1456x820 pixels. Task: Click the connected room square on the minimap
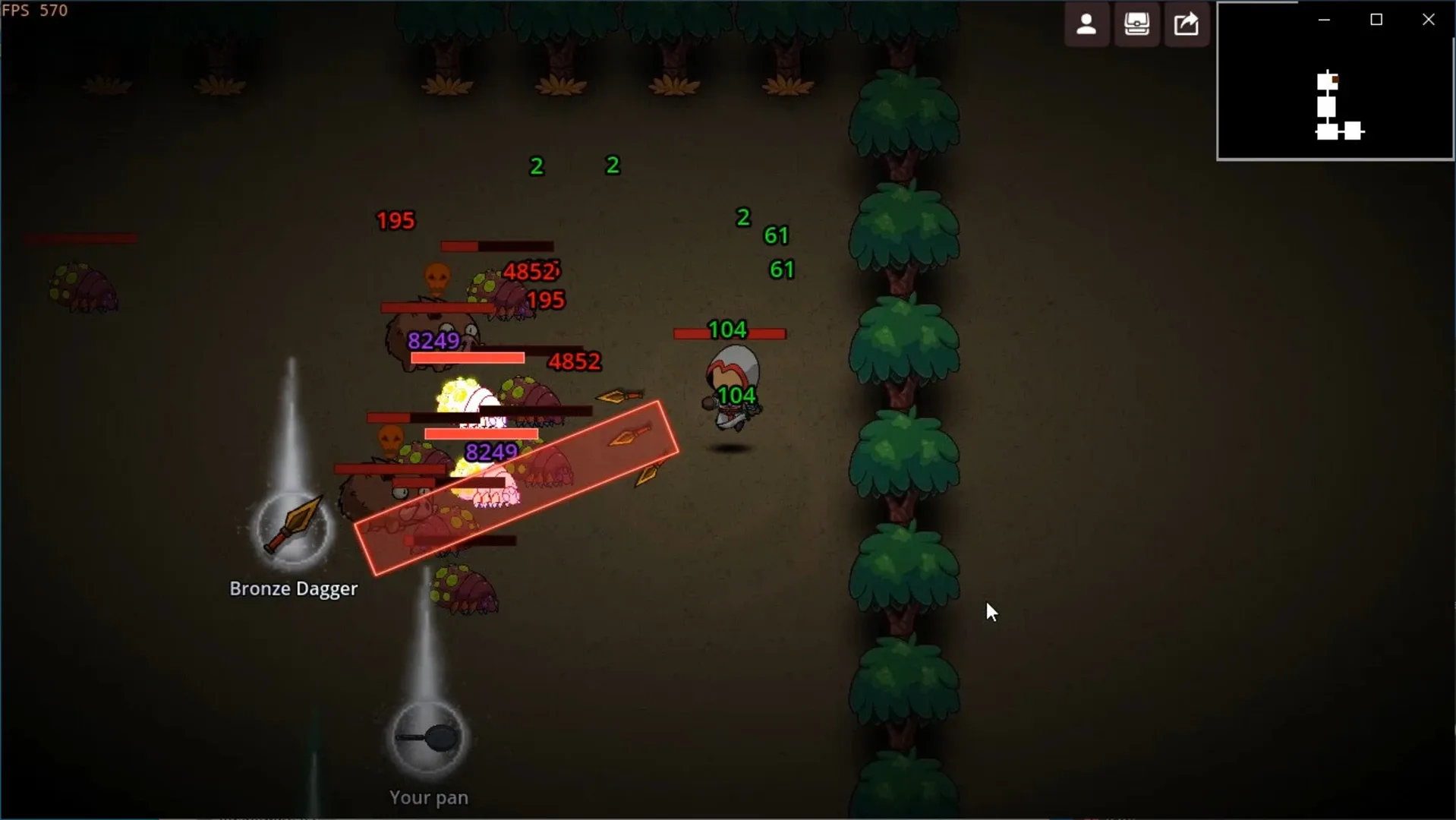[1353, 131]
